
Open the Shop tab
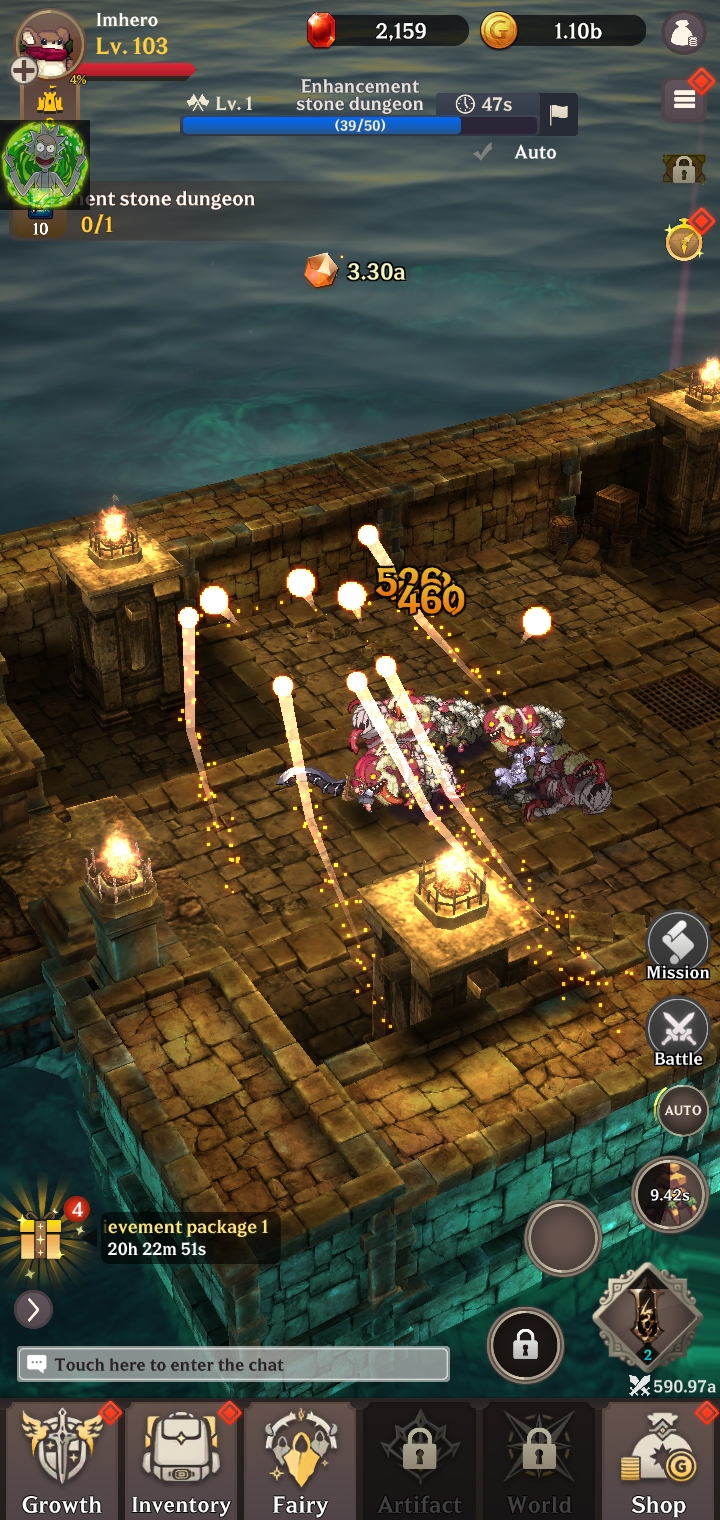coord(658,1460)
